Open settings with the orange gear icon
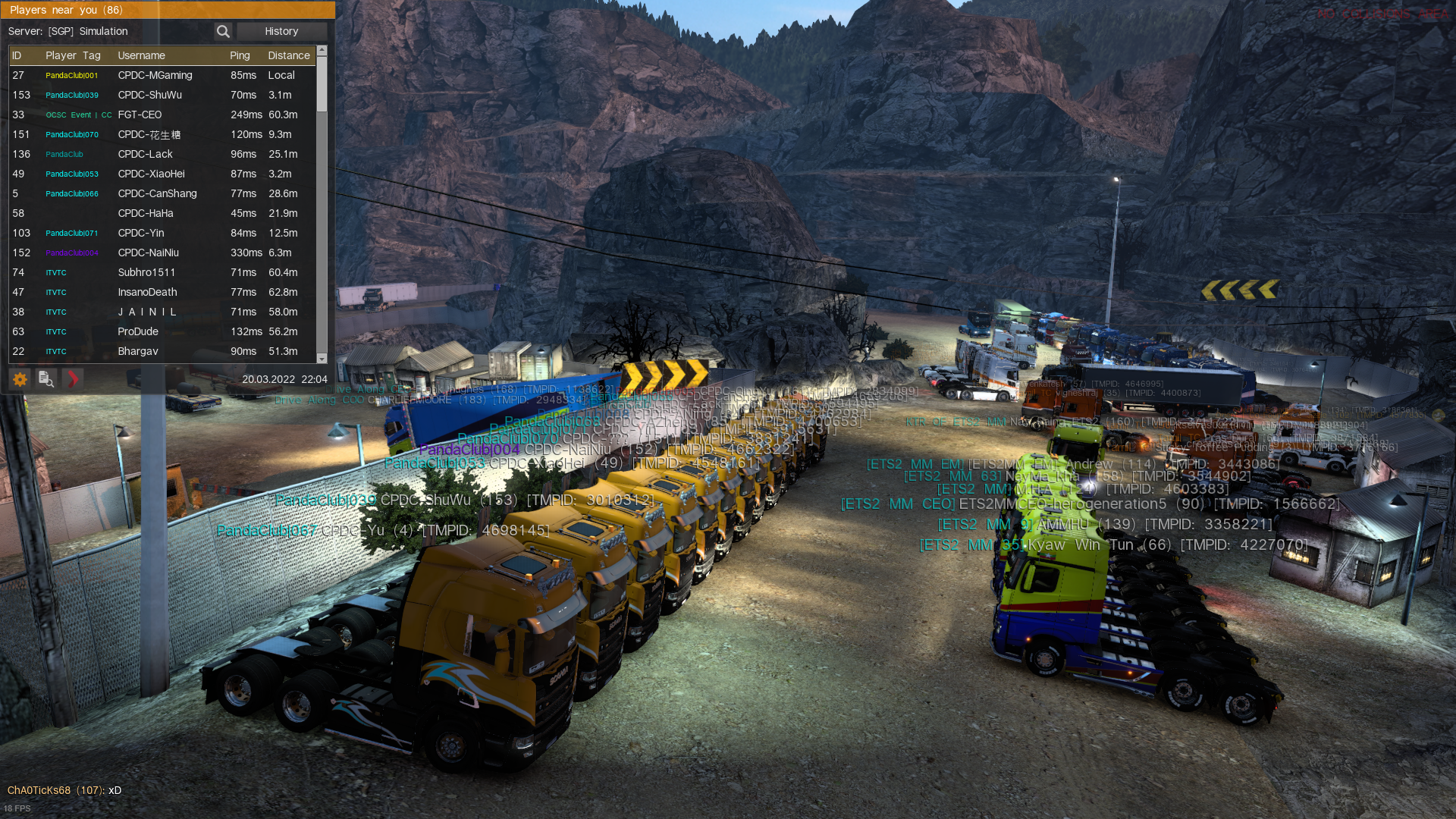 20,379
